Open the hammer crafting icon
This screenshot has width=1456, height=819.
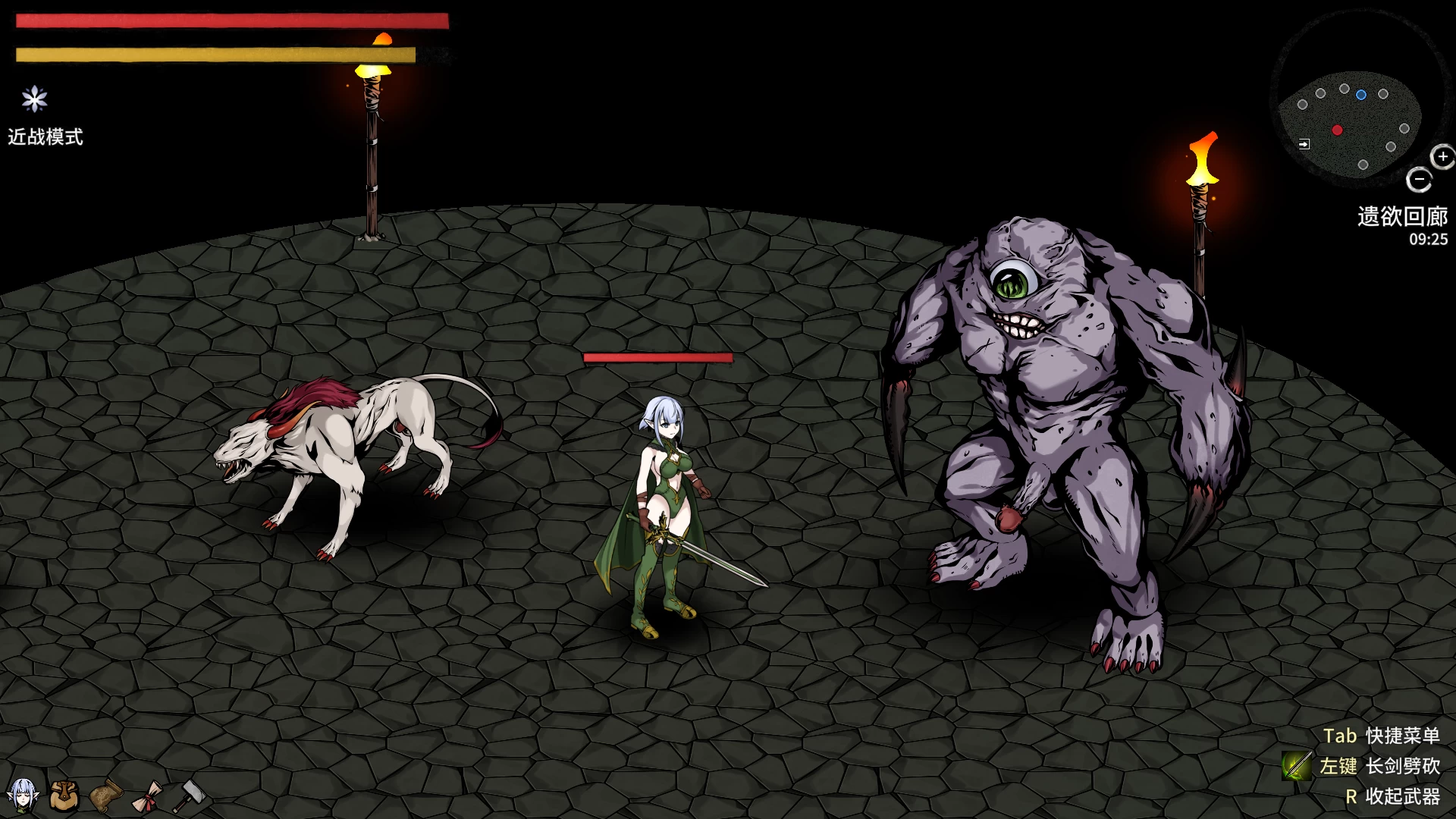pyautogui.click(x=190, y=796)
